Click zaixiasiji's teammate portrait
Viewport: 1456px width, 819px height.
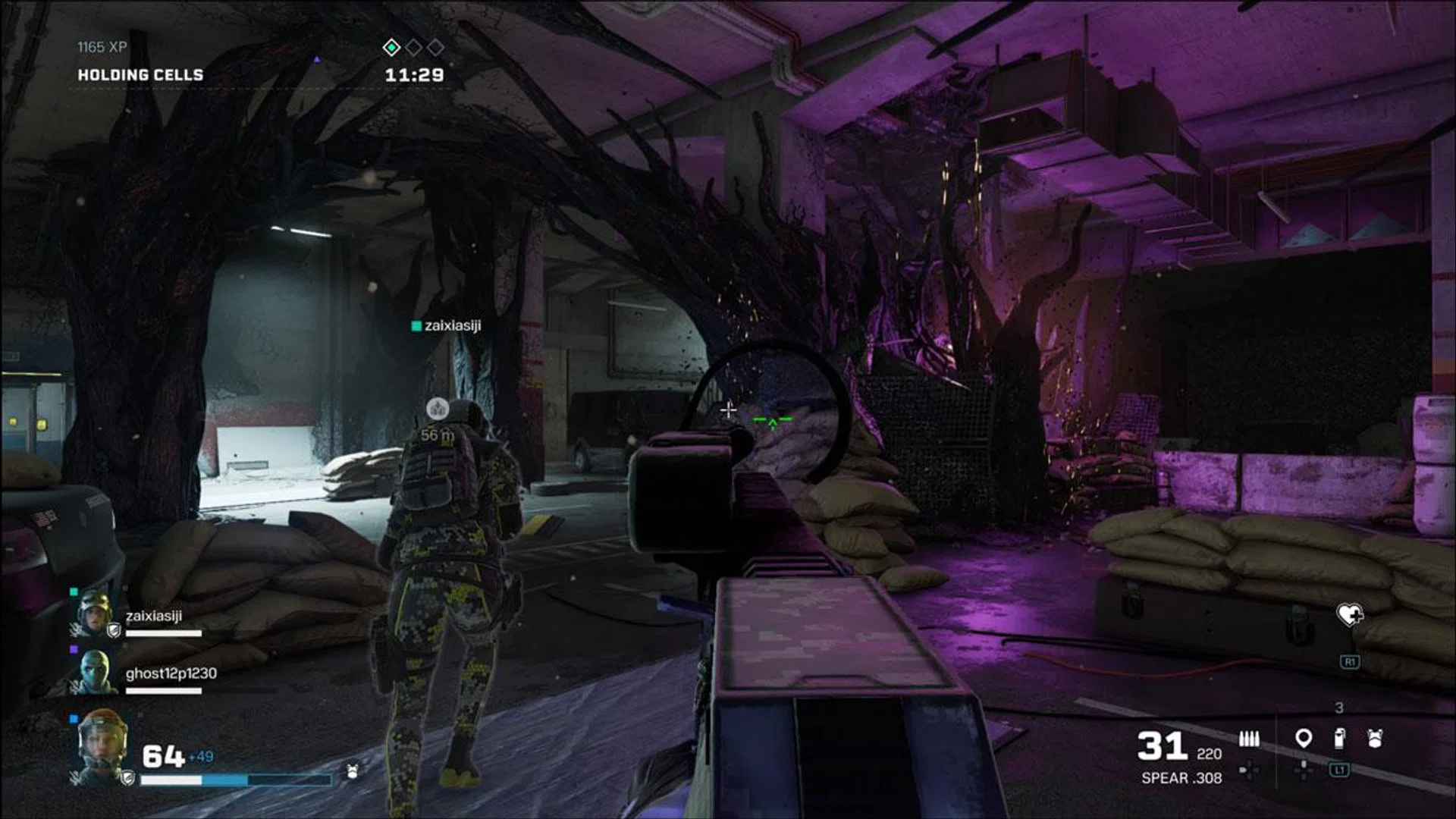94,612
